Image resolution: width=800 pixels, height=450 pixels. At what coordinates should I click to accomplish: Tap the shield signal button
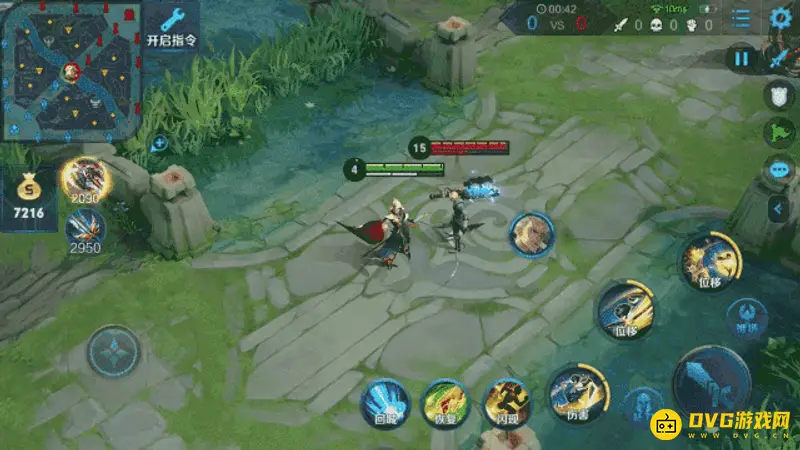coord(779,96)
